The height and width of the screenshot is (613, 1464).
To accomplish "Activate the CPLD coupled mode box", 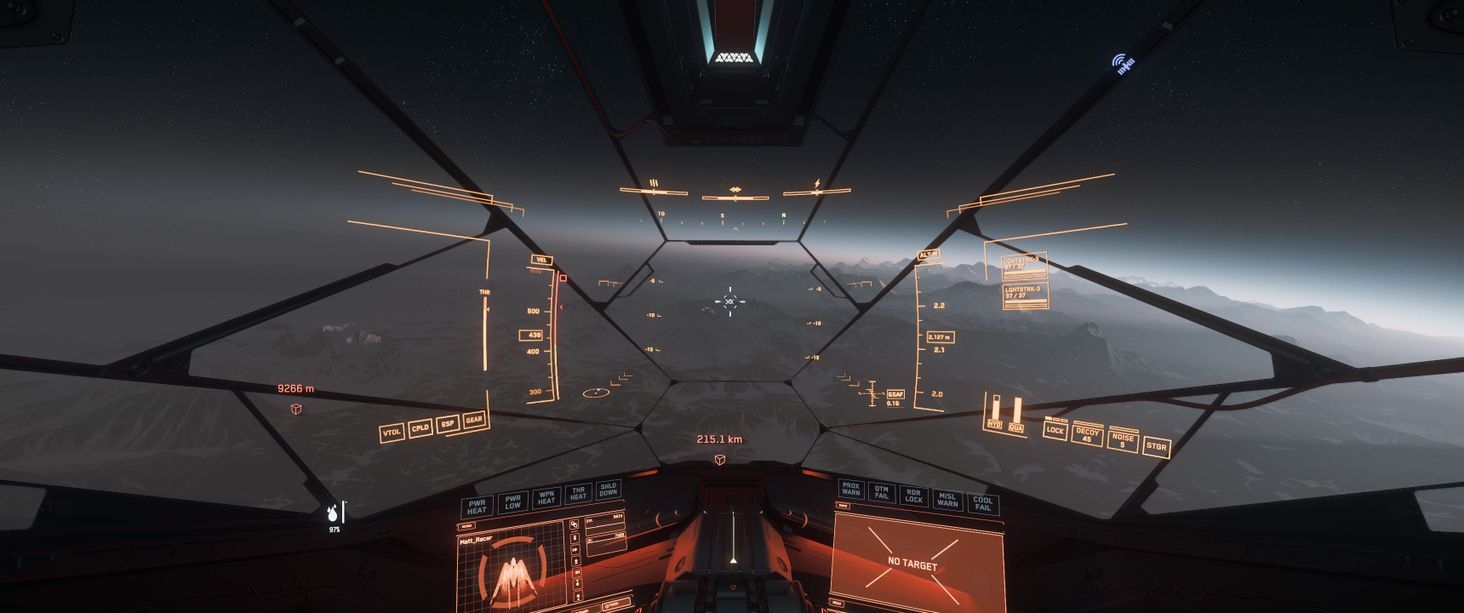I will coord(421,428).
